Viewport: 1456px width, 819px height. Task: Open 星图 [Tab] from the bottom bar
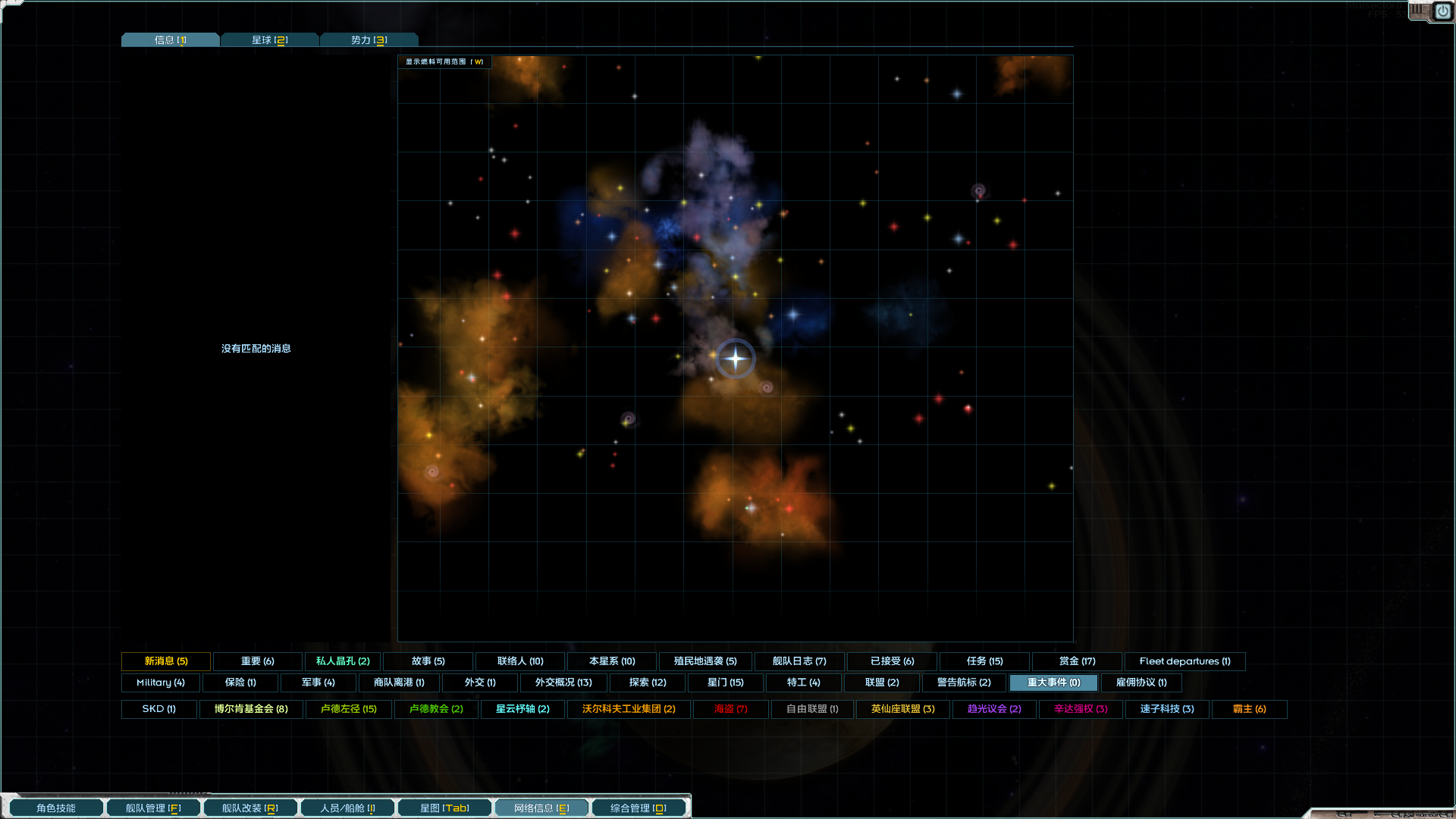pos(444,807)
